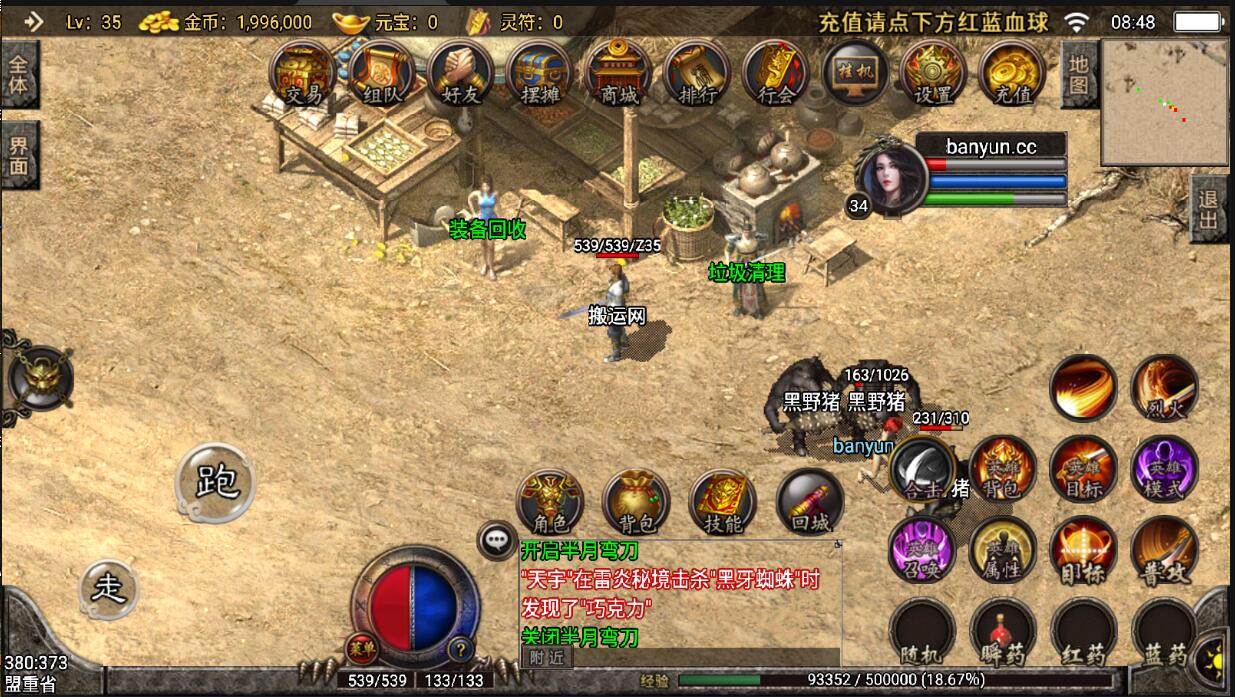The image size is (1235, 697).
Task: Open the 摆摊 stall menu
Action: tap(539, 74)
